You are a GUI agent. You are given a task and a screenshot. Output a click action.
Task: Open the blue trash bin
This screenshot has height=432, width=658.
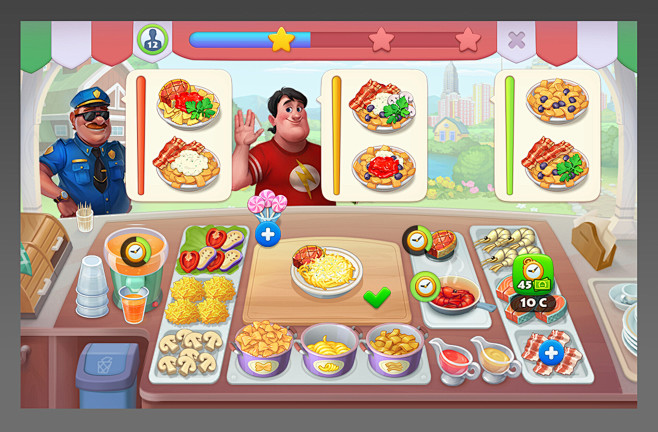point(107,375)
